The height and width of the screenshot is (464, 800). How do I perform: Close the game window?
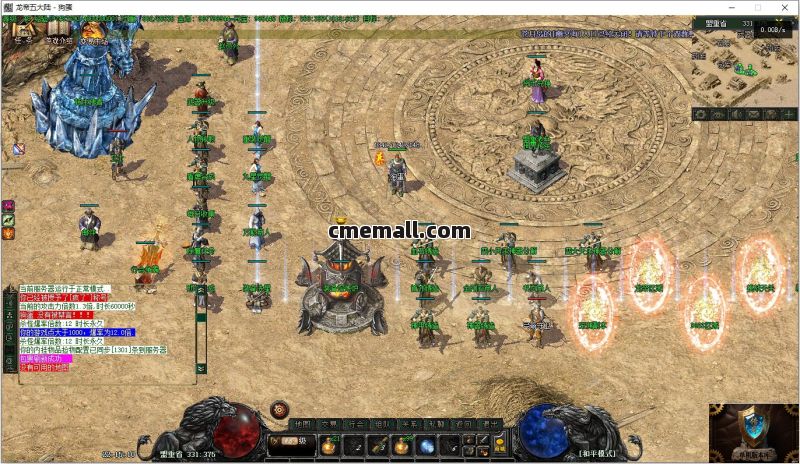(785, 8)
